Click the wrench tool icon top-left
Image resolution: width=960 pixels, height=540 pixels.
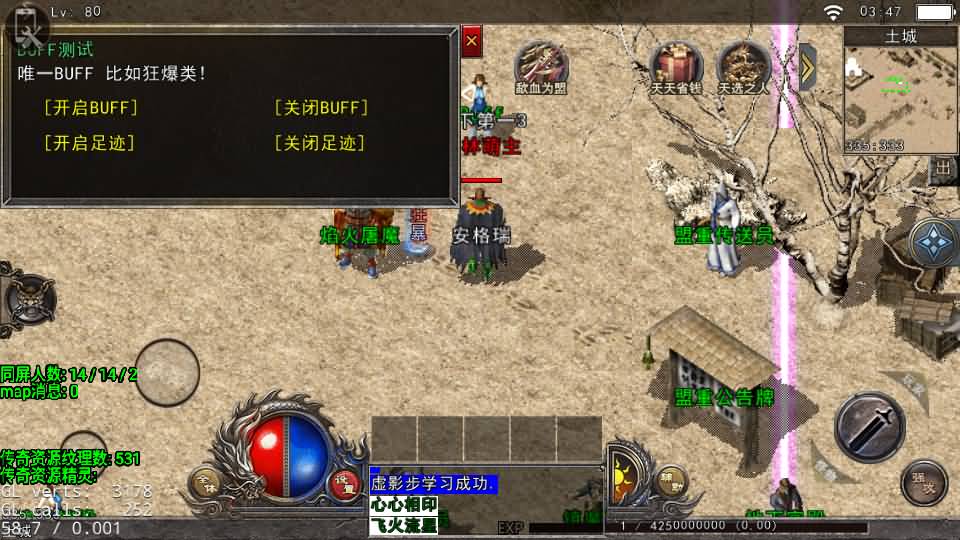pyautogui.click(x=25, y=27)
